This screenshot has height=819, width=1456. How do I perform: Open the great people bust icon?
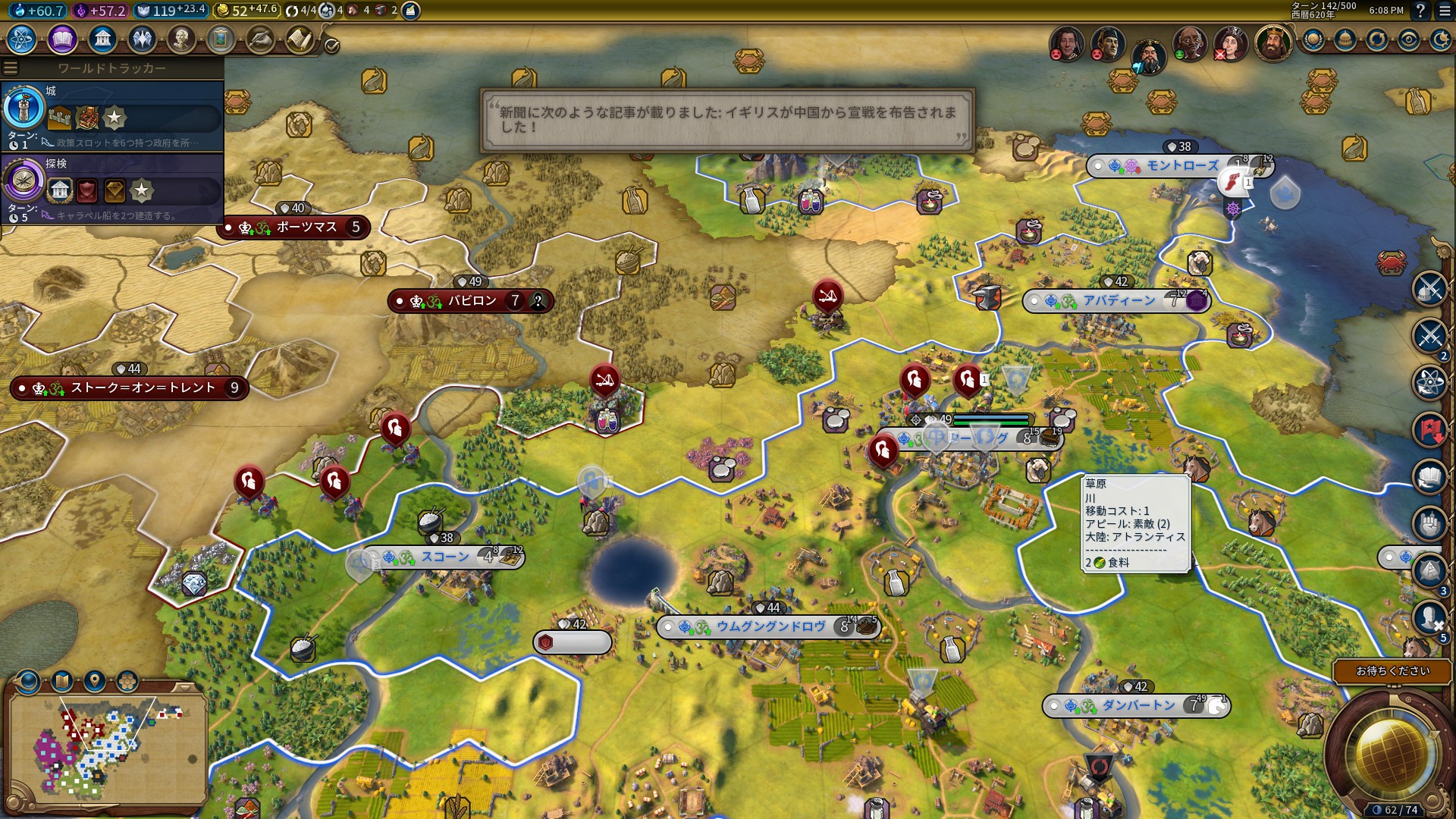181,39
